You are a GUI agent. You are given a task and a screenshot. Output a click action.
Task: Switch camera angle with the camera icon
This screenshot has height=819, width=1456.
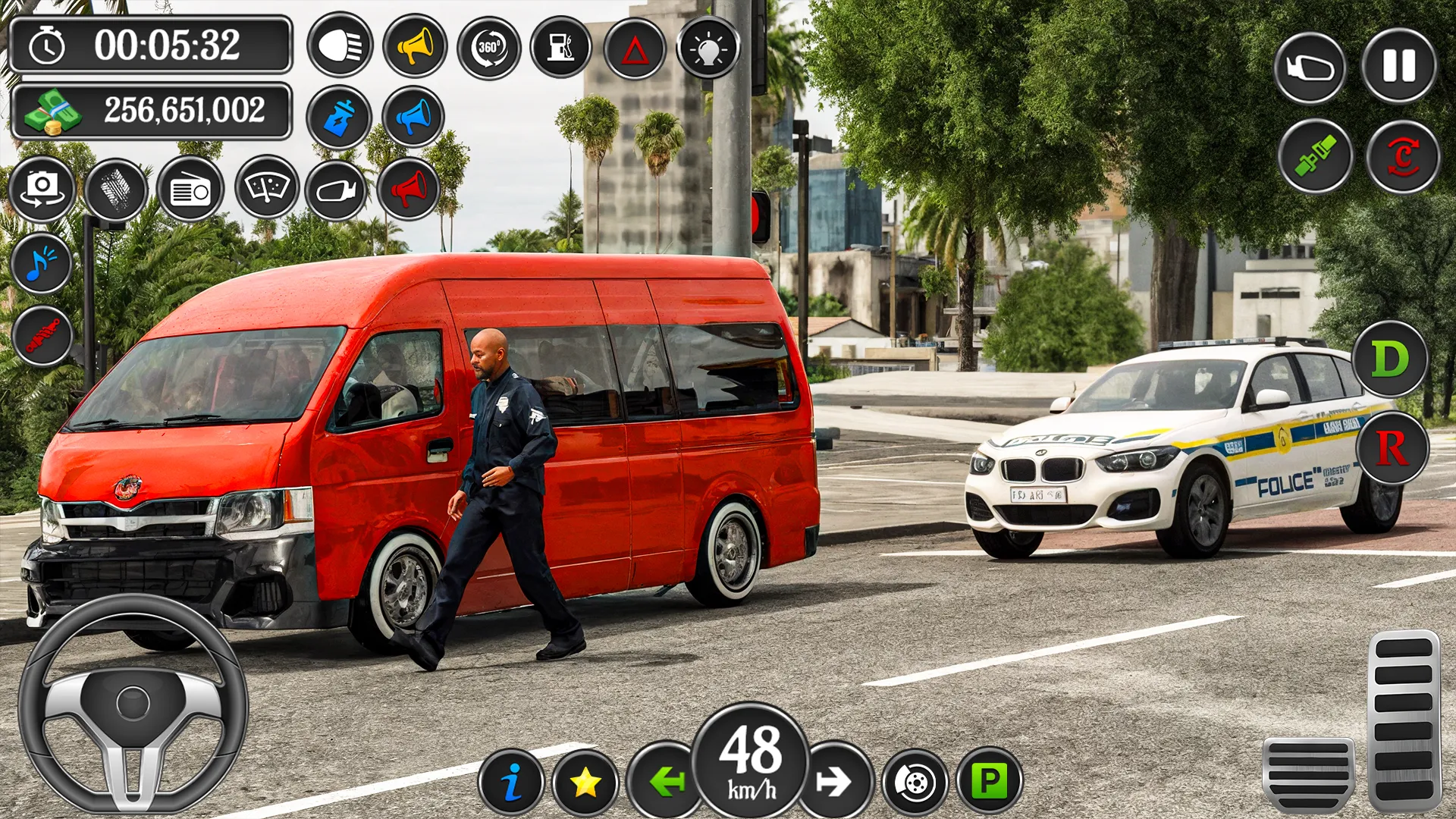(43, 190)
